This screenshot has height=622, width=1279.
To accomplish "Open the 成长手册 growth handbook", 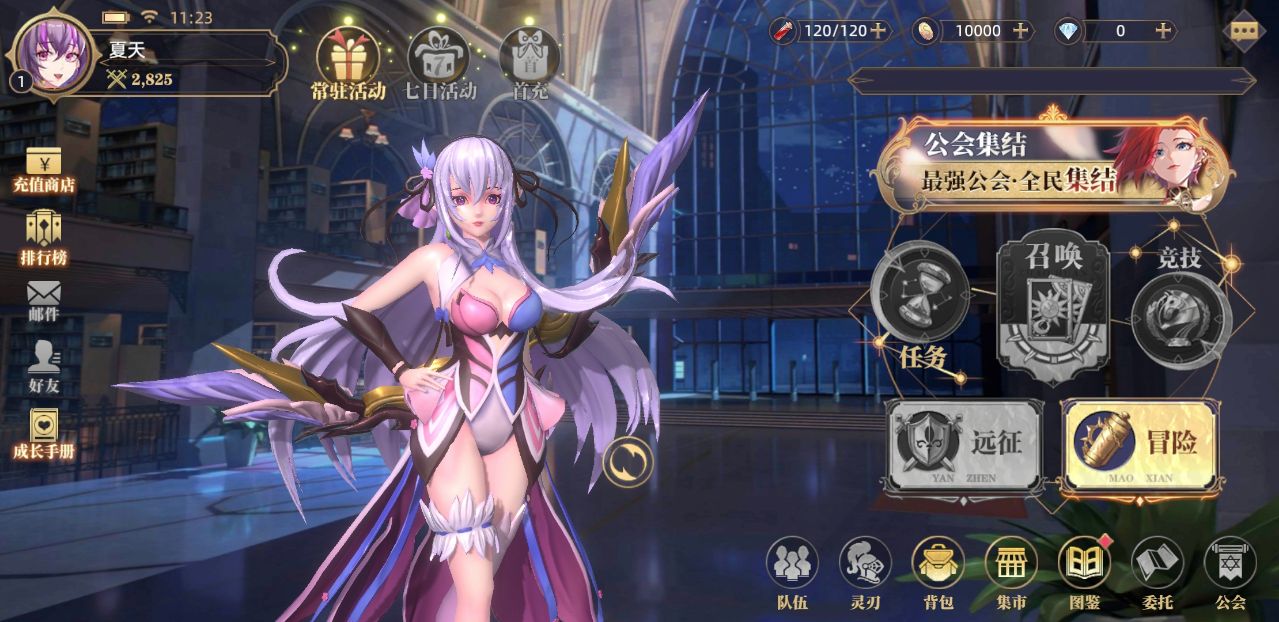I will 43,434.
